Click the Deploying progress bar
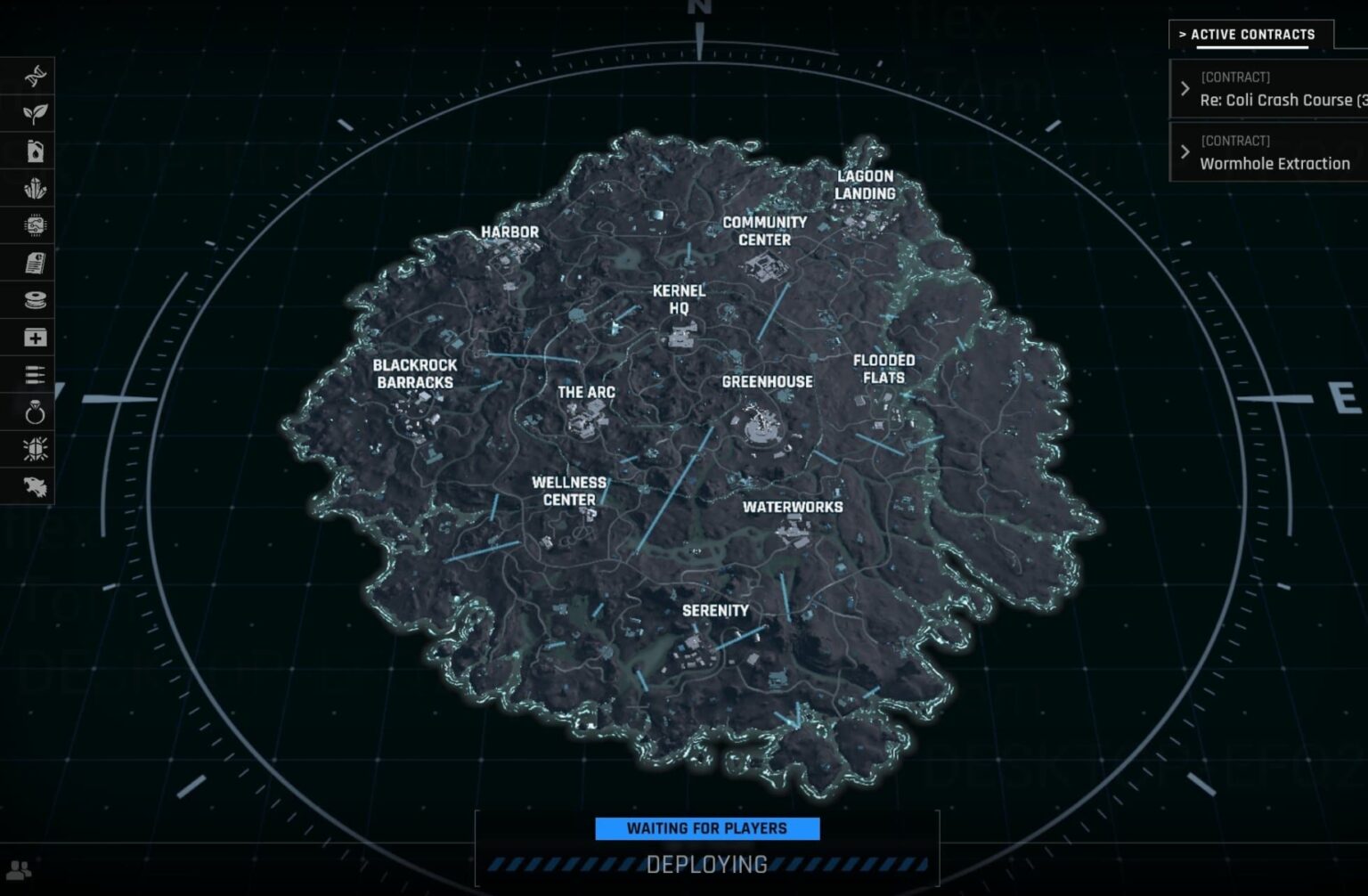The width and height of the screenshot is (1368, 896). pyautogui.click(x=707, y=863)
